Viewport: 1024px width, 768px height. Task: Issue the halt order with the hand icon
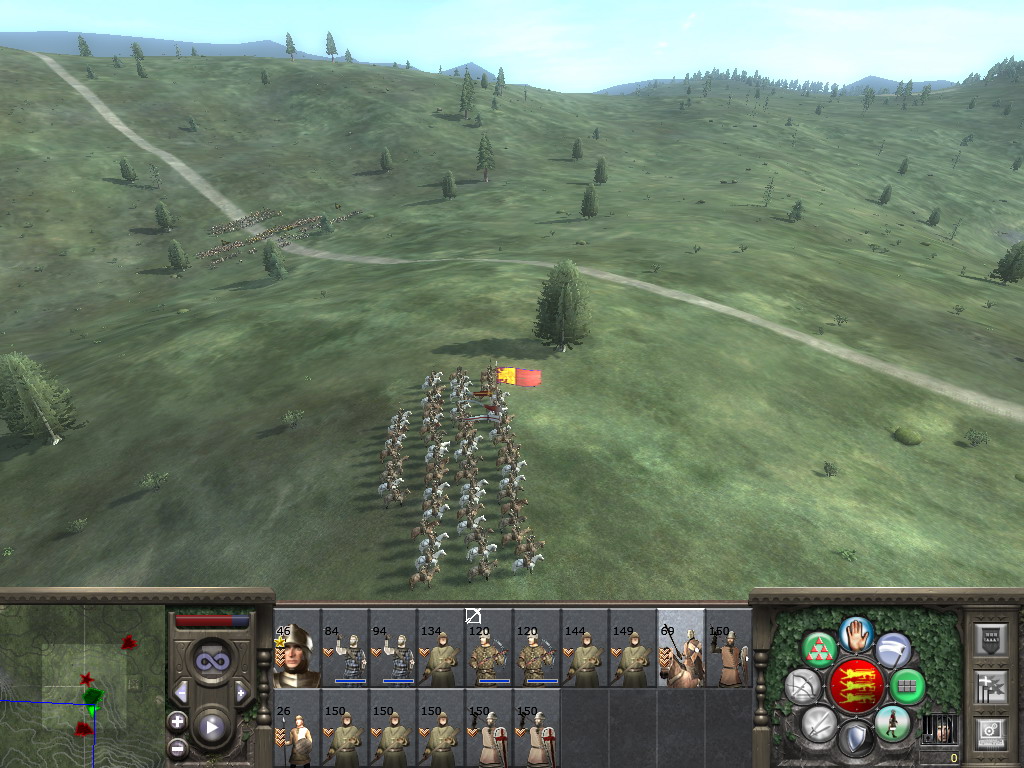pos(856,634)
